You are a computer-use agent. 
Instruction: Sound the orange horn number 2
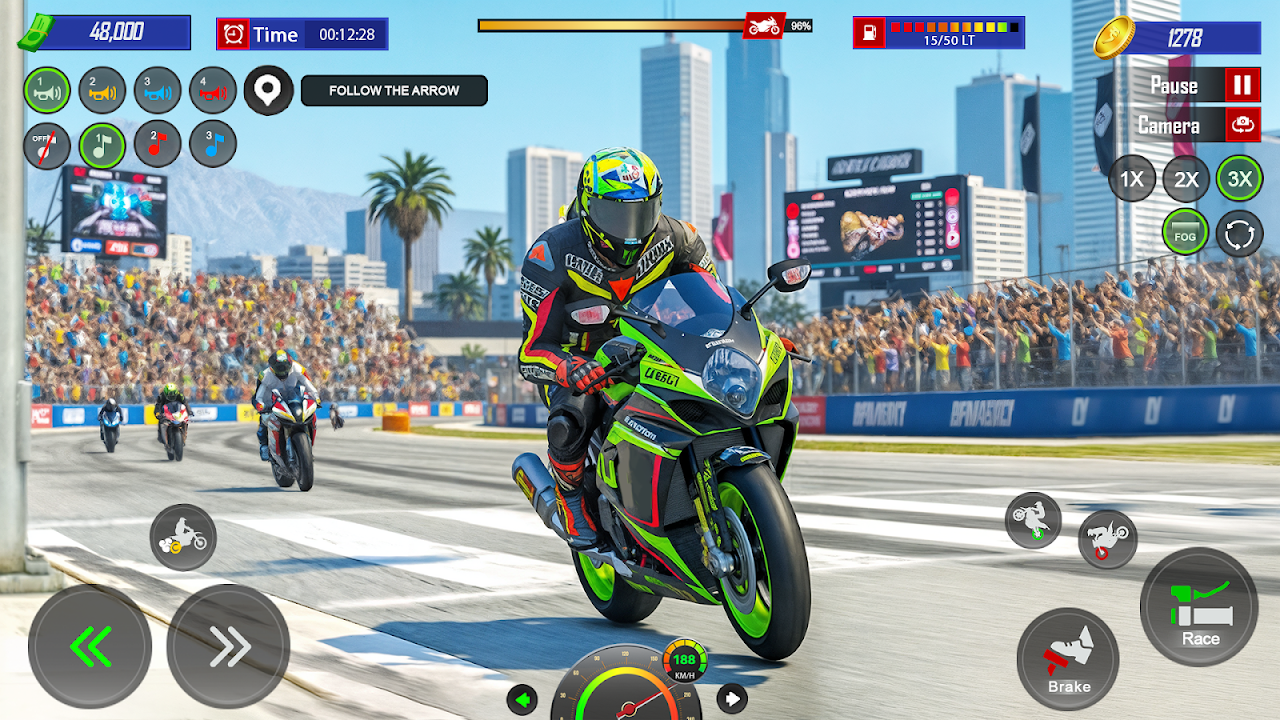(x=102, y=90)
